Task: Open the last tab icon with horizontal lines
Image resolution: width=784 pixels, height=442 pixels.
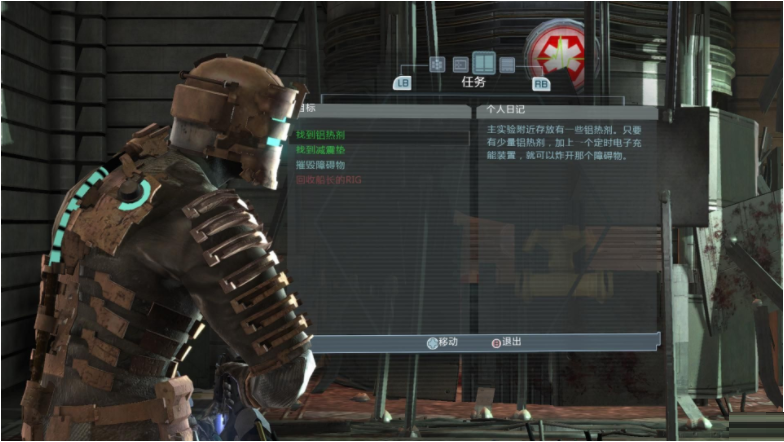Action: coord(507,64)
